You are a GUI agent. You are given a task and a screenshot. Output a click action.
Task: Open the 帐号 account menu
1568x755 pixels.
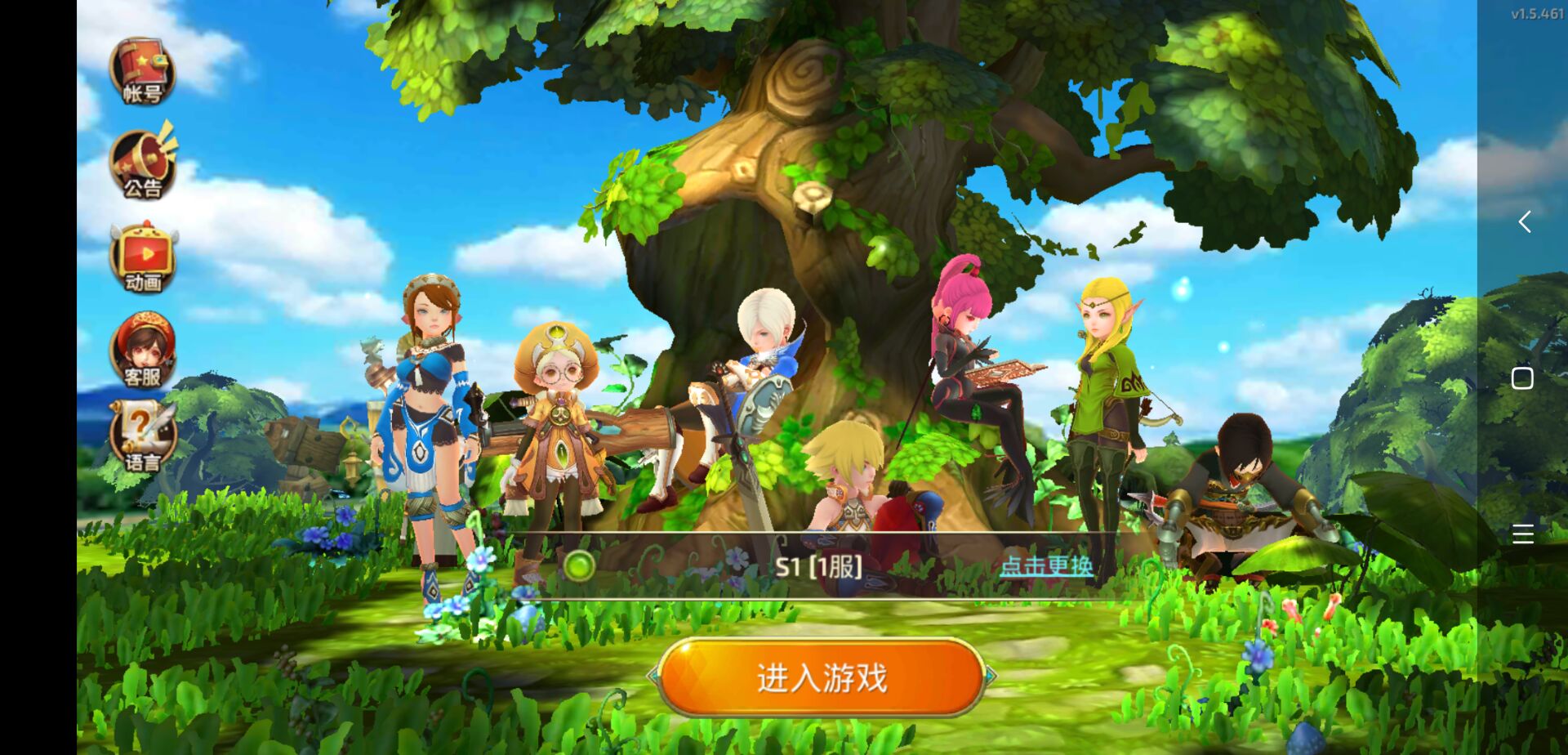pos(142,70)
